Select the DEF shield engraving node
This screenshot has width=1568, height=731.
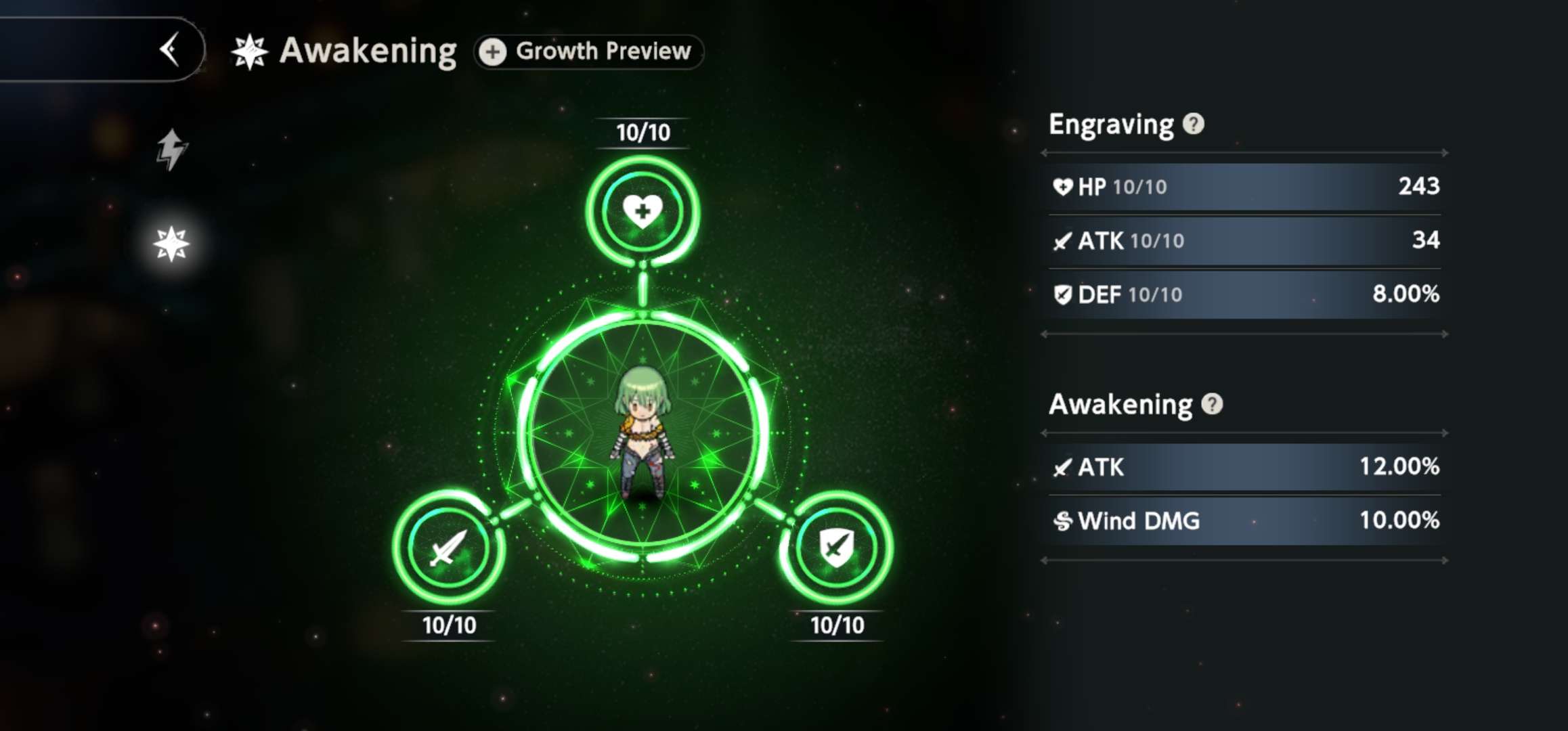click(x=837, y=547)
